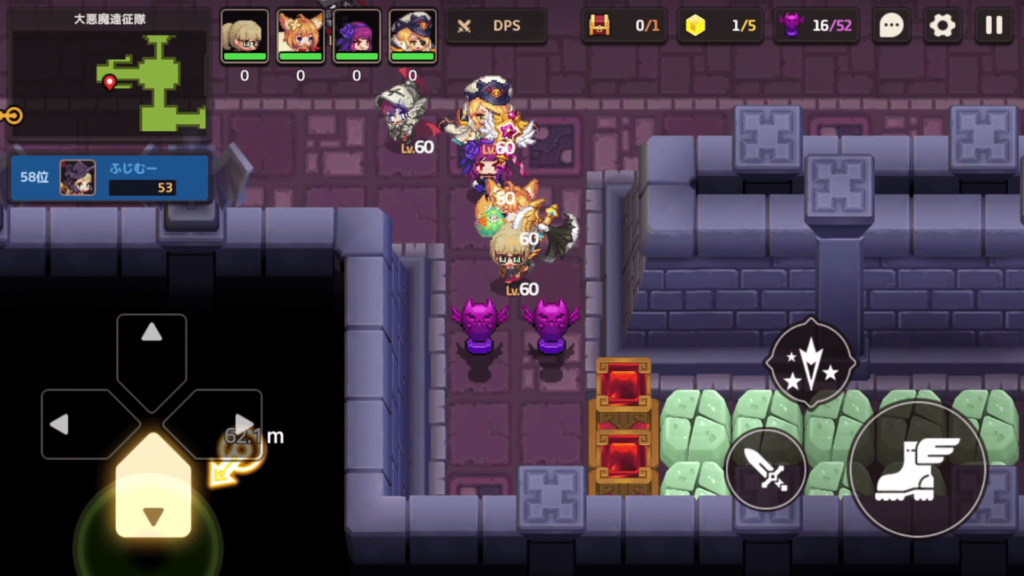Tap the winged boot dash button
The width and height of the screenshot is (1024, 576).
point(917,468)
